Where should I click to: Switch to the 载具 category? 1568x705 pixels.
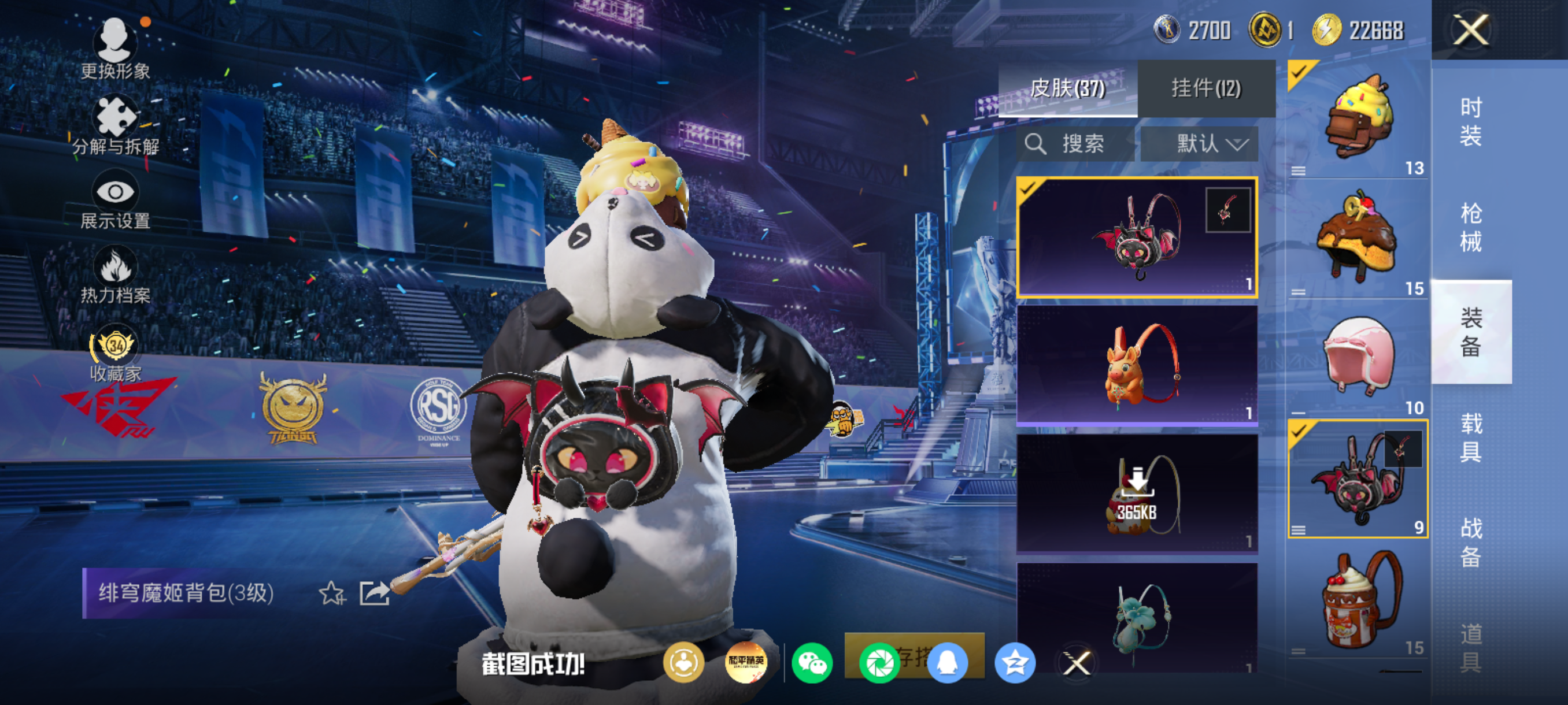(x=1471, y=437)
